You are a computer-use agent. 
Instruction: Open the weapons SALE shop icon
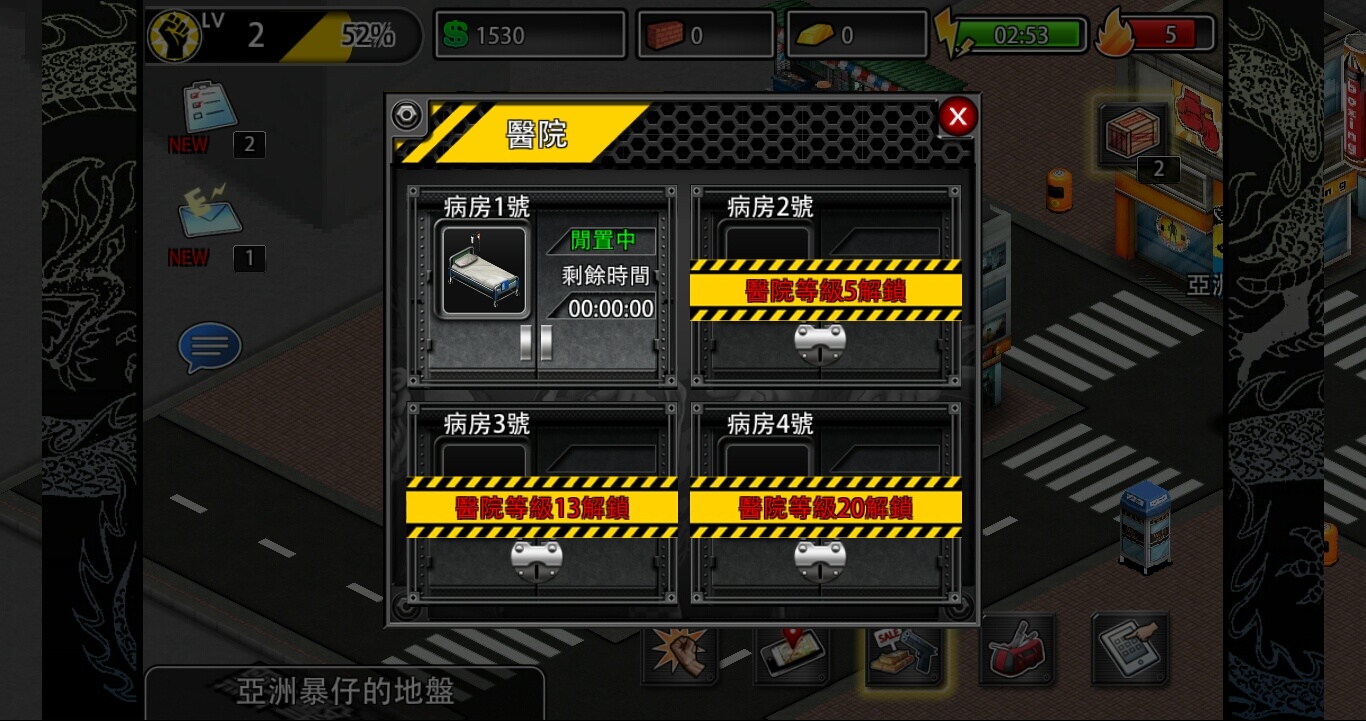pyautogui.click(x=905, y=650)
